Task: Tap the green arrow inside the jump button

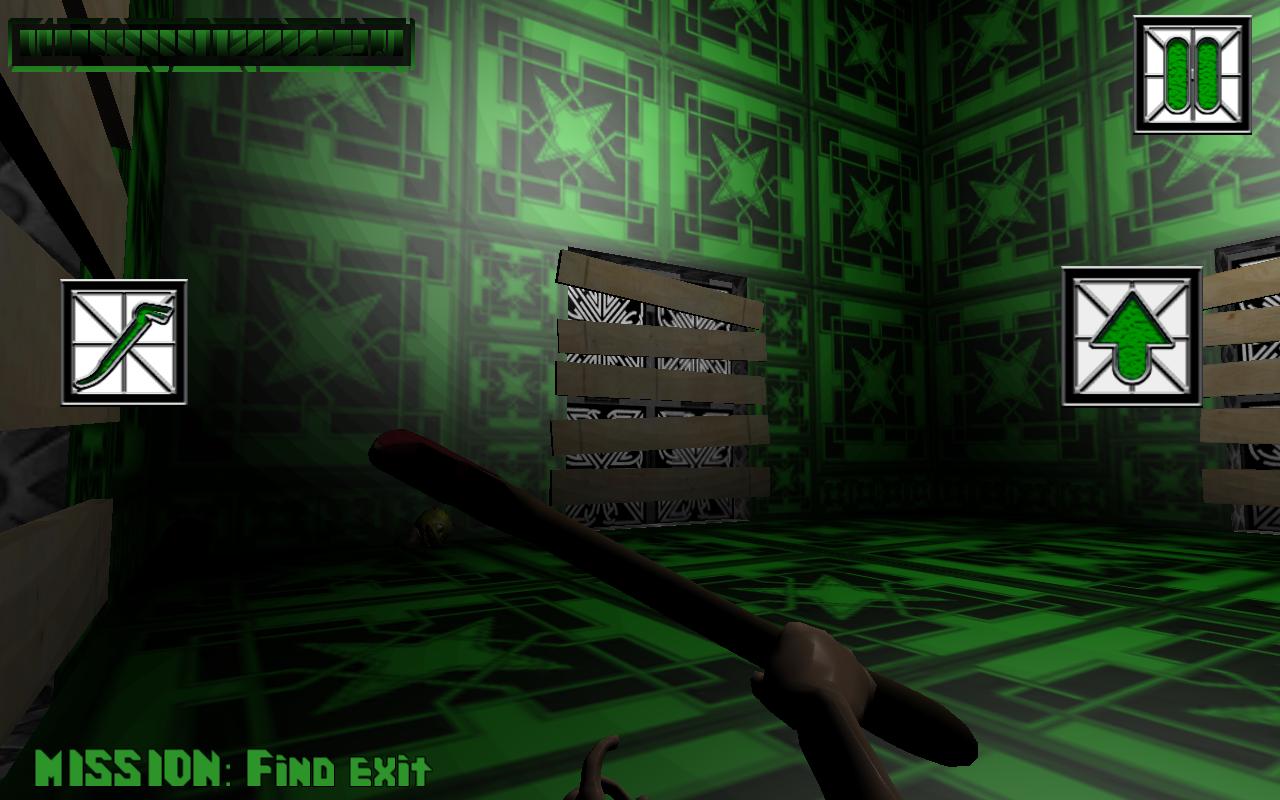Action: click(1131, 335)
